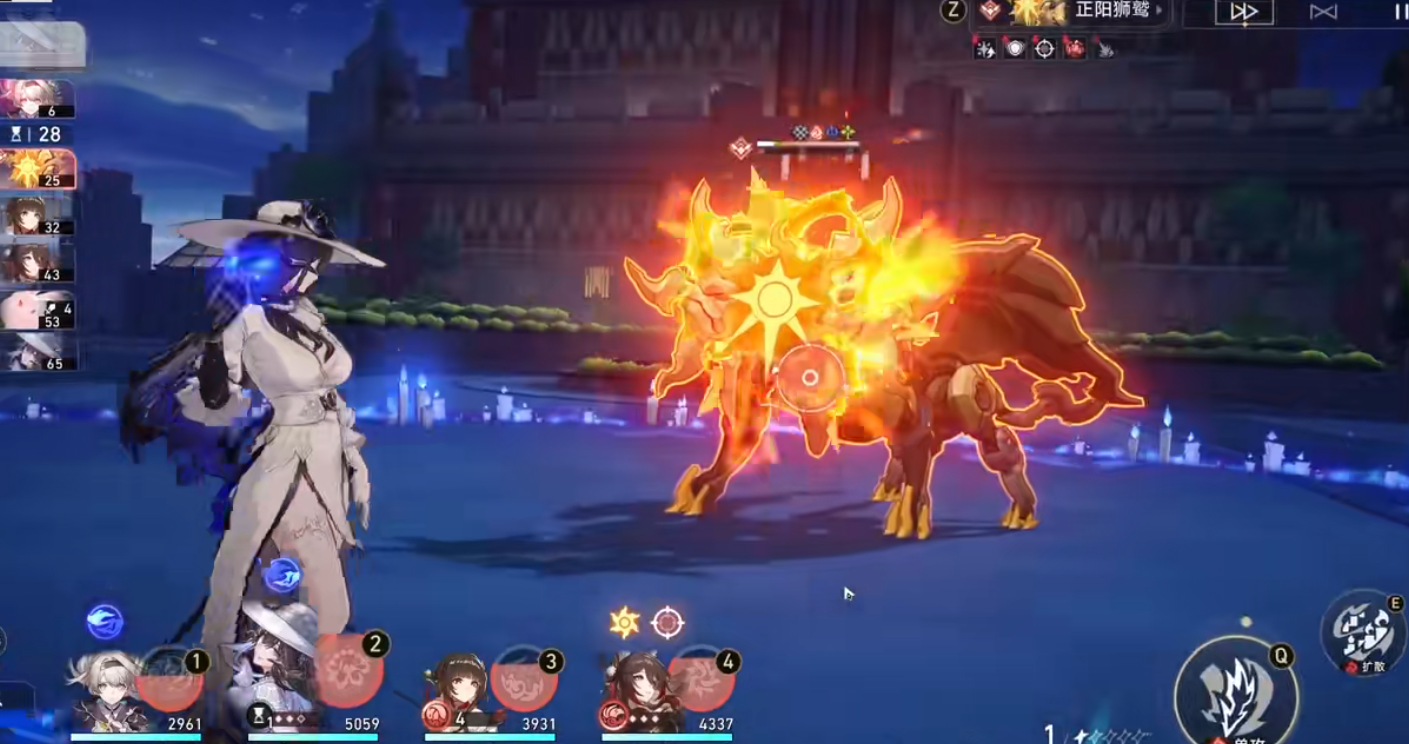Screen dimensions: 1409x744
Task: Toggle the auto-battle button
Action: click(1323, 12)
